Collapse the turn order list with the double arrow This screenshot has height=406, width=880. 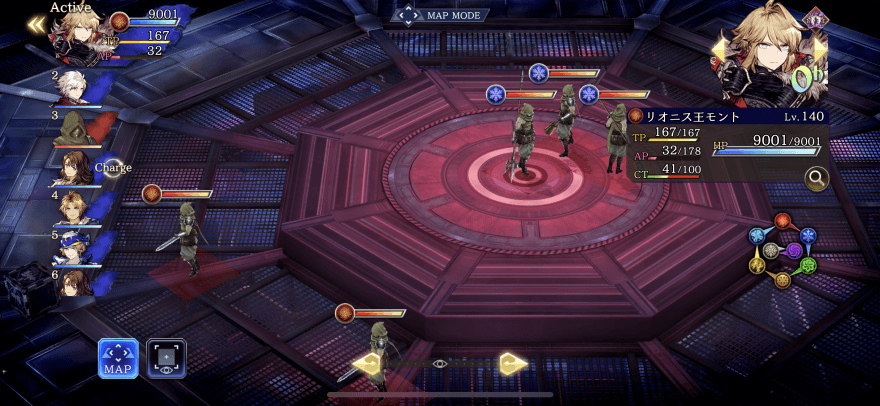point(36,25)
